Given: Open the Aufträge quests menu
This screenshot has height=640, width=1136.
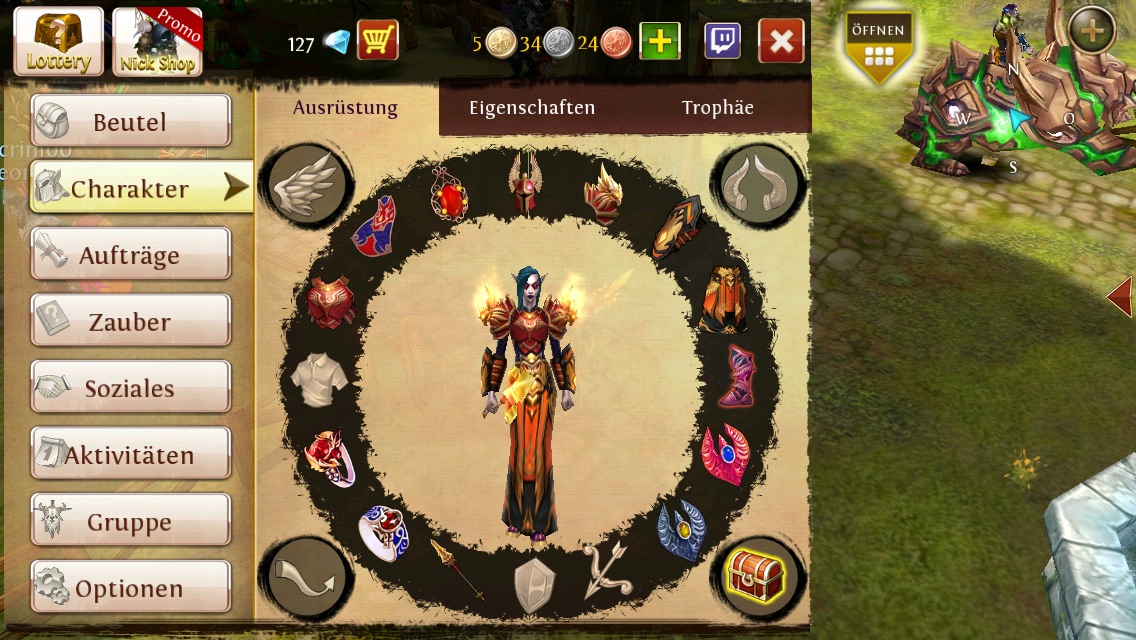Looking at the screenshot, I should [x=130, y=255].
